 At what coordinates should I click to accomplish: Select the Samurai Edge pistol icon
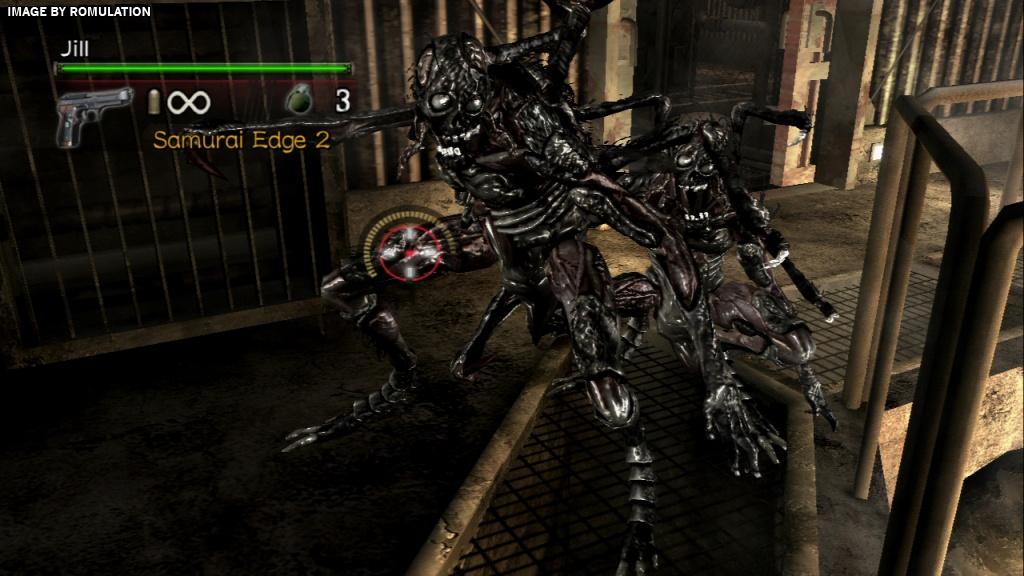(94, 114)
